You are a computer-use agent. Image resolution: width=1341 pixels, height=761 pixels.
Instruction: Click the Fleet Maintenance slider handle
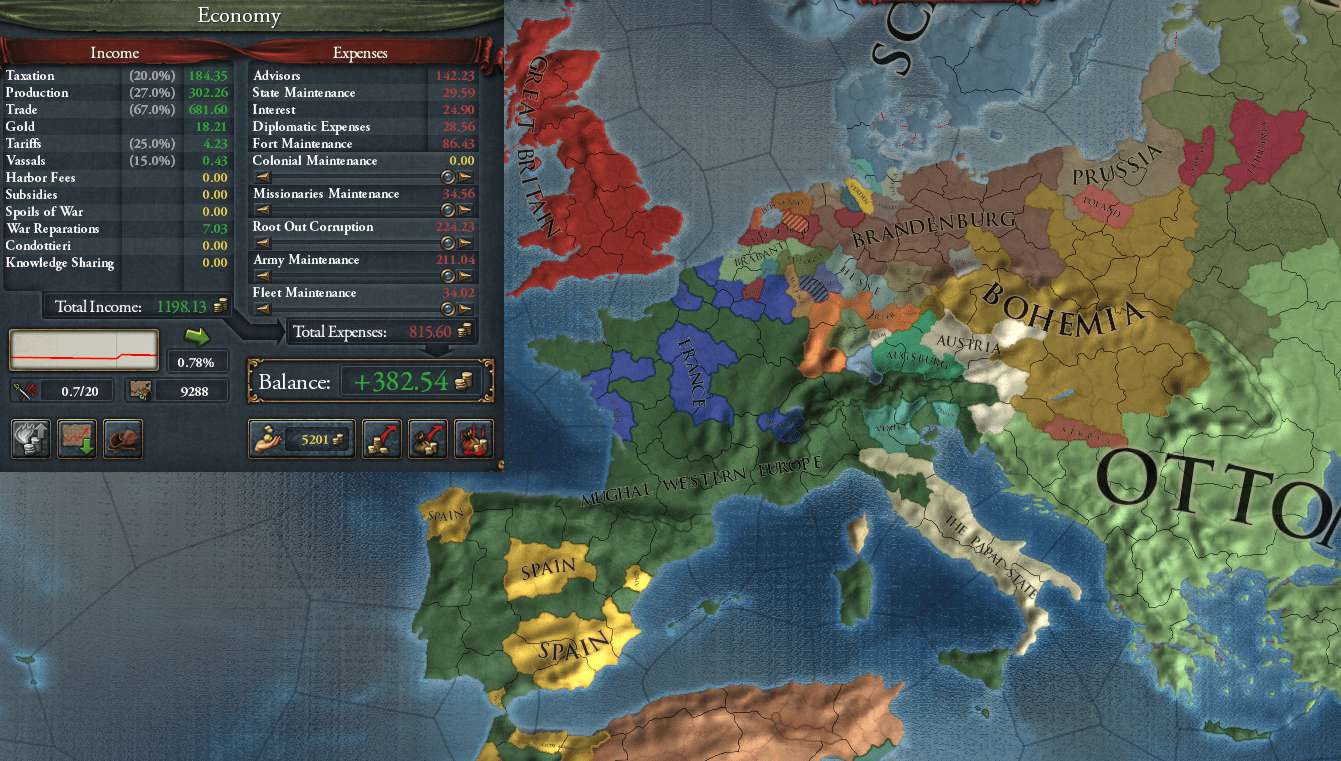tap(448, 309)
